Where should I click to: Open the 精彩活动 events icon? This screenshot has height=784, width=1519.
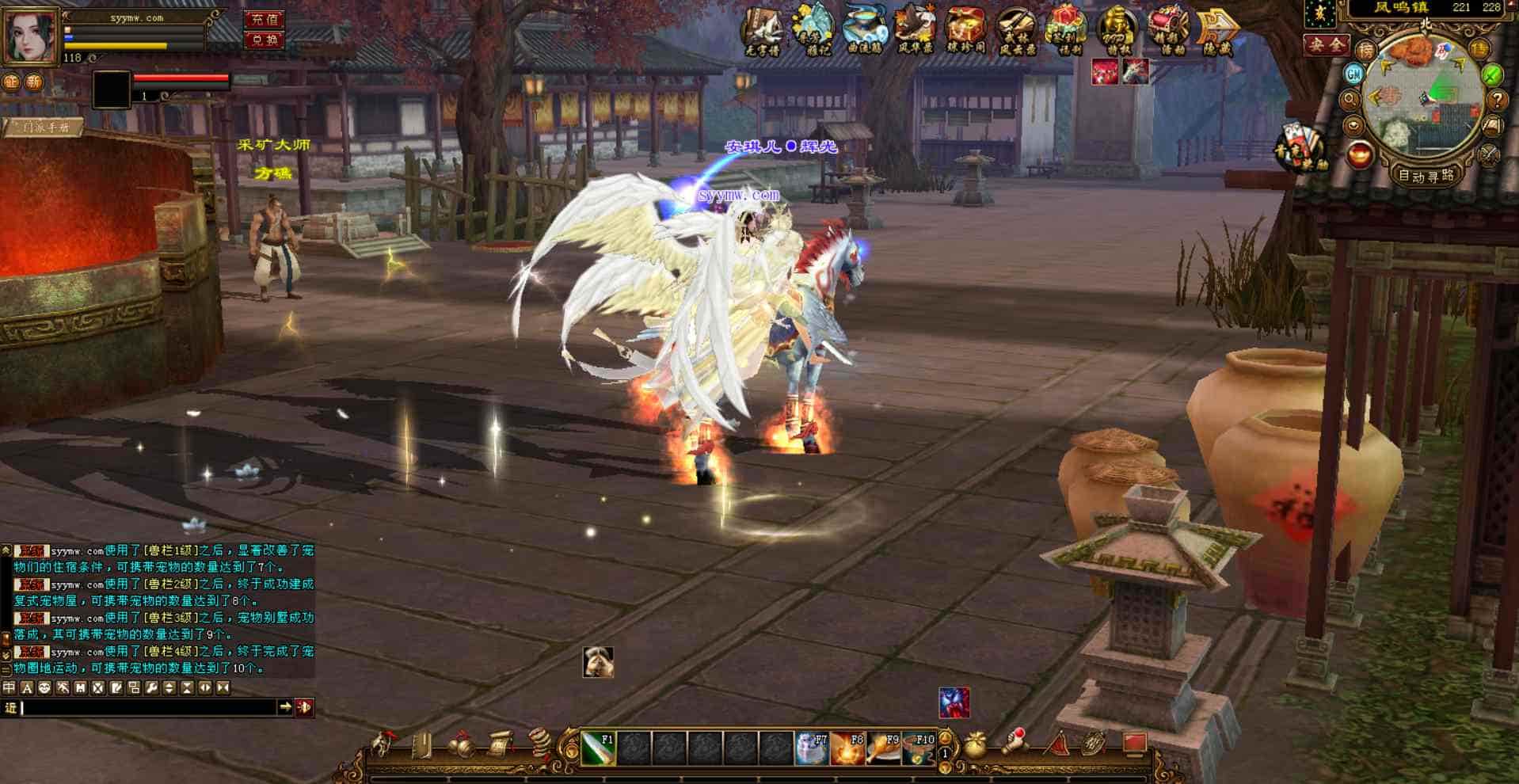1167,32
